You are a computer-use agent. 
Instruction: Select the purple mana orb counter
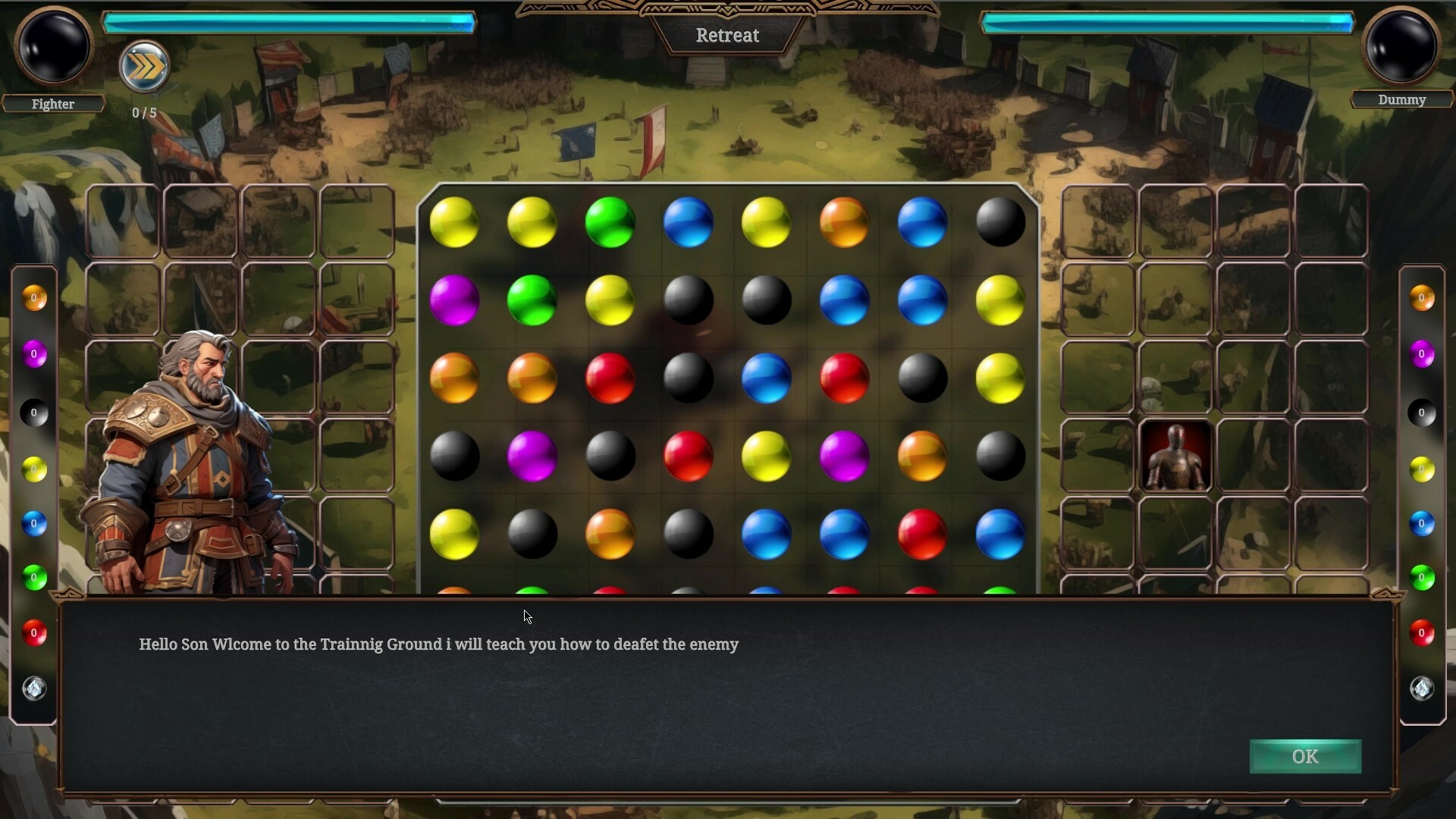[33, 353]
